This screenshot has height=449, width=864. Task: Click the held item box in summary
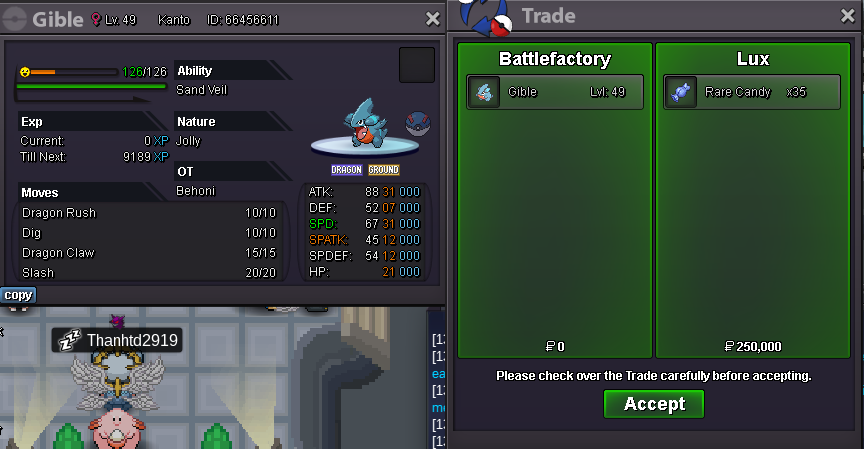tap(417, 65)
